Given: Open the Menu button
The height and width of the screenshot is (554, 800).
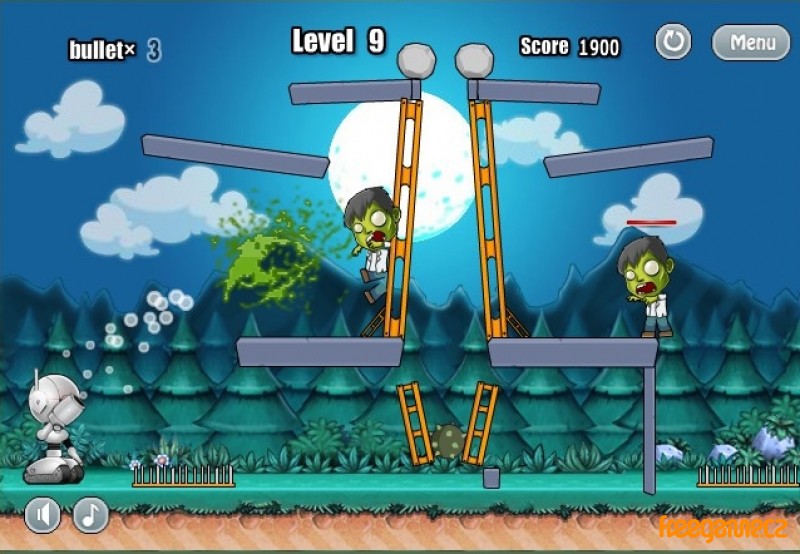Looking at the screenshot, I should tap(751, 42).
